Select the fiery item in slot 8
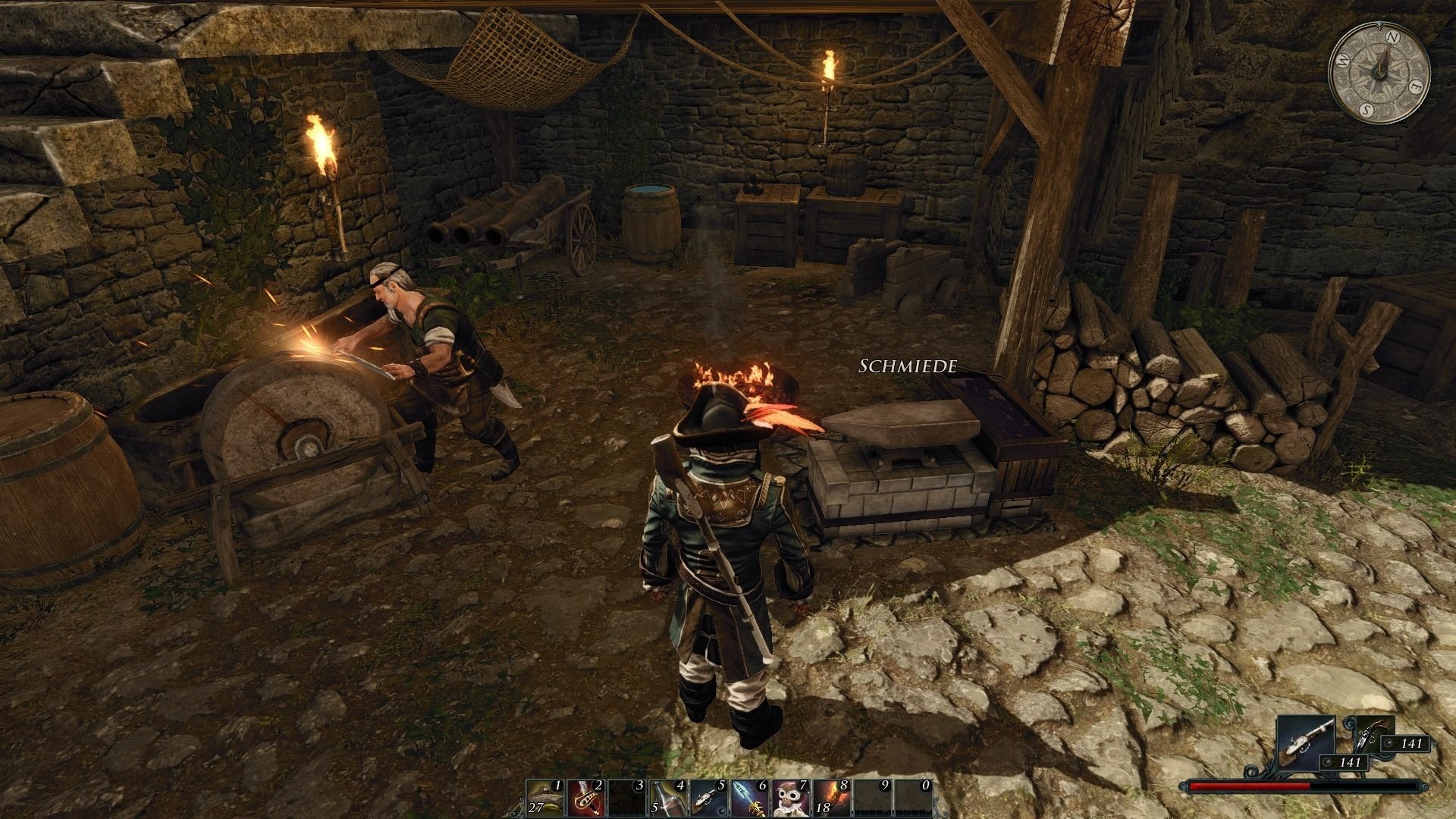The width and height of the screenshot is (1456, 819). click(831, 796)
